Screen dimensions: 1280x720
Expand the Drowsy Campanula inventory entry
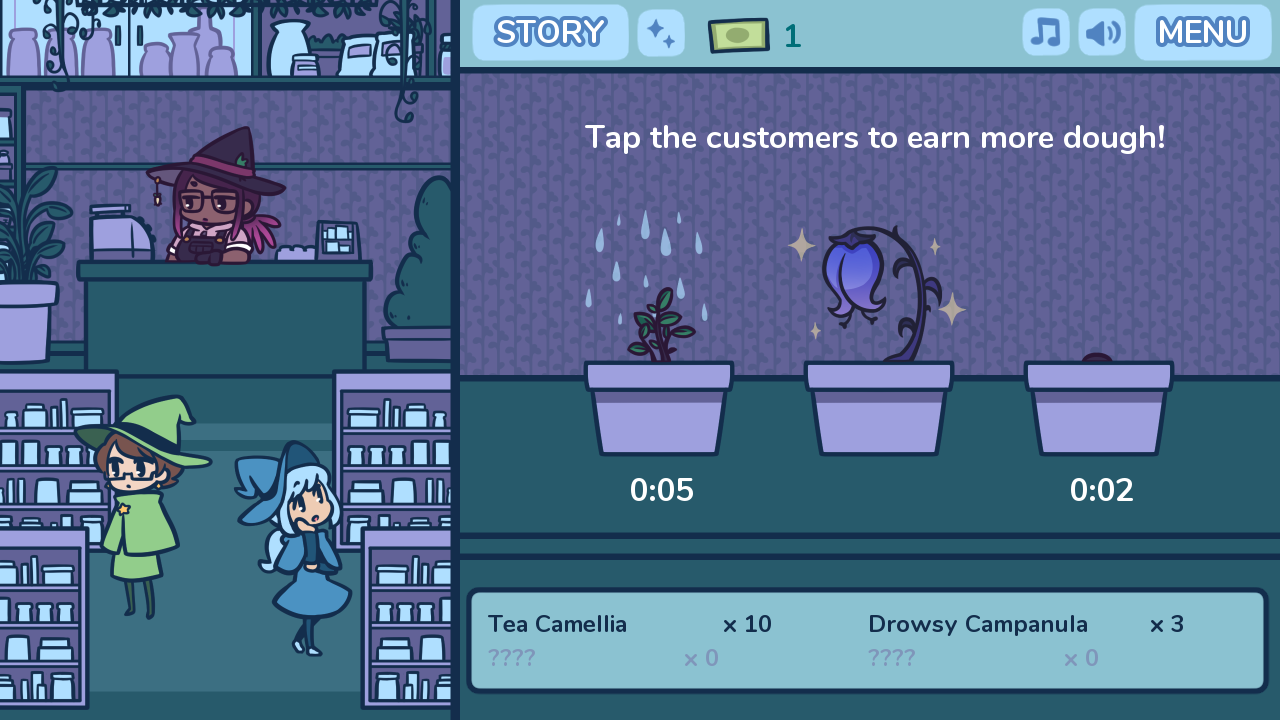(x=977, y=624)
